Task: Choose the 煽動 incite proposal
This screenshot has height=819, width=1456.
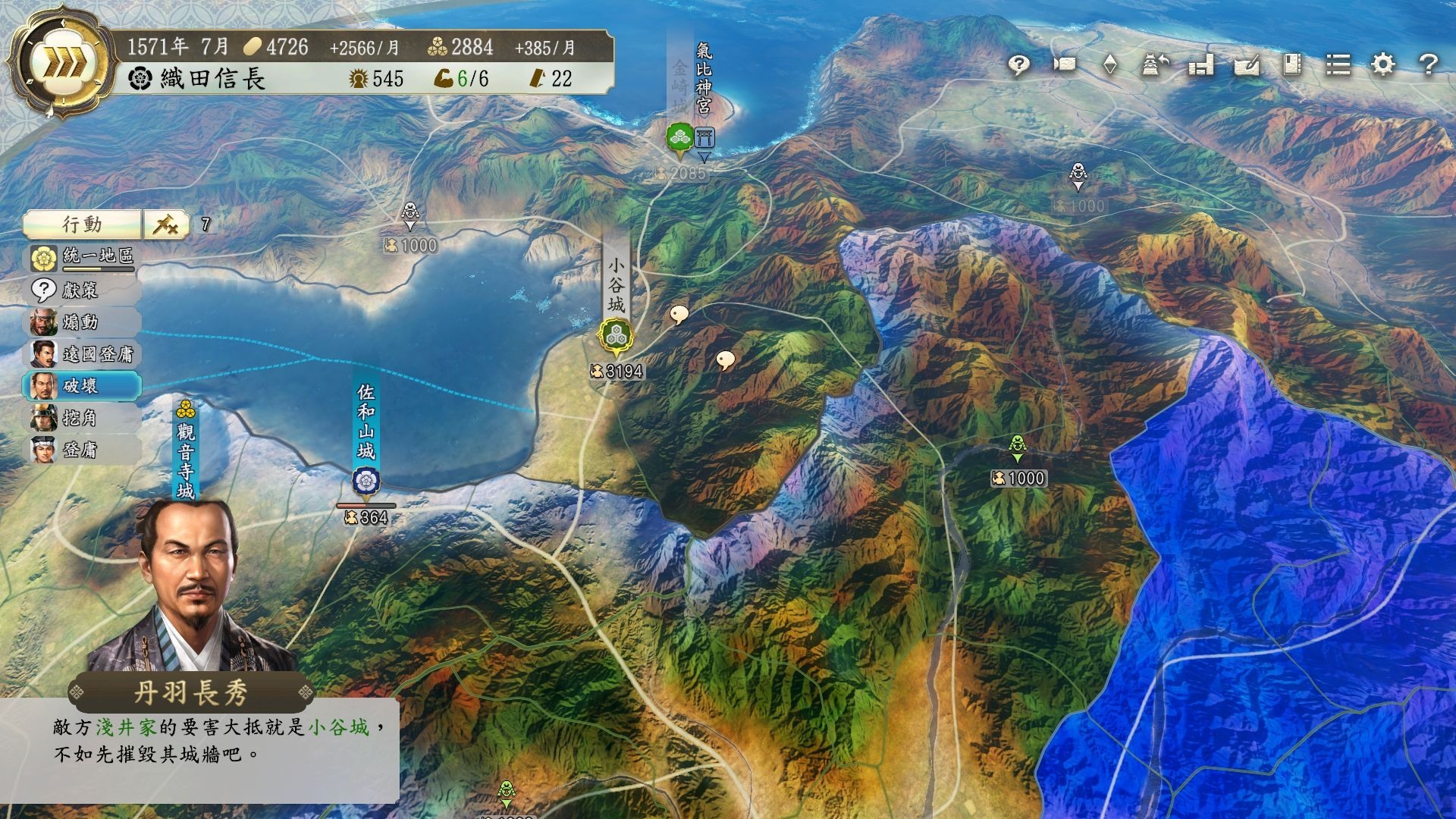Action: coord(82,322)
